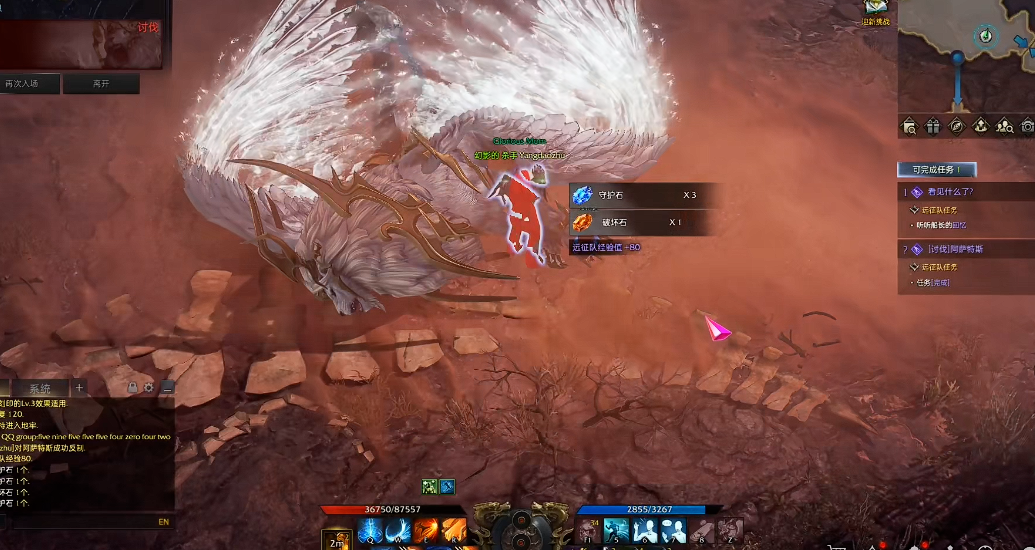The width and height of the screenshot is (1035, 550).
Task: Click the gift box icon under minimap
Action: [932, 126]
